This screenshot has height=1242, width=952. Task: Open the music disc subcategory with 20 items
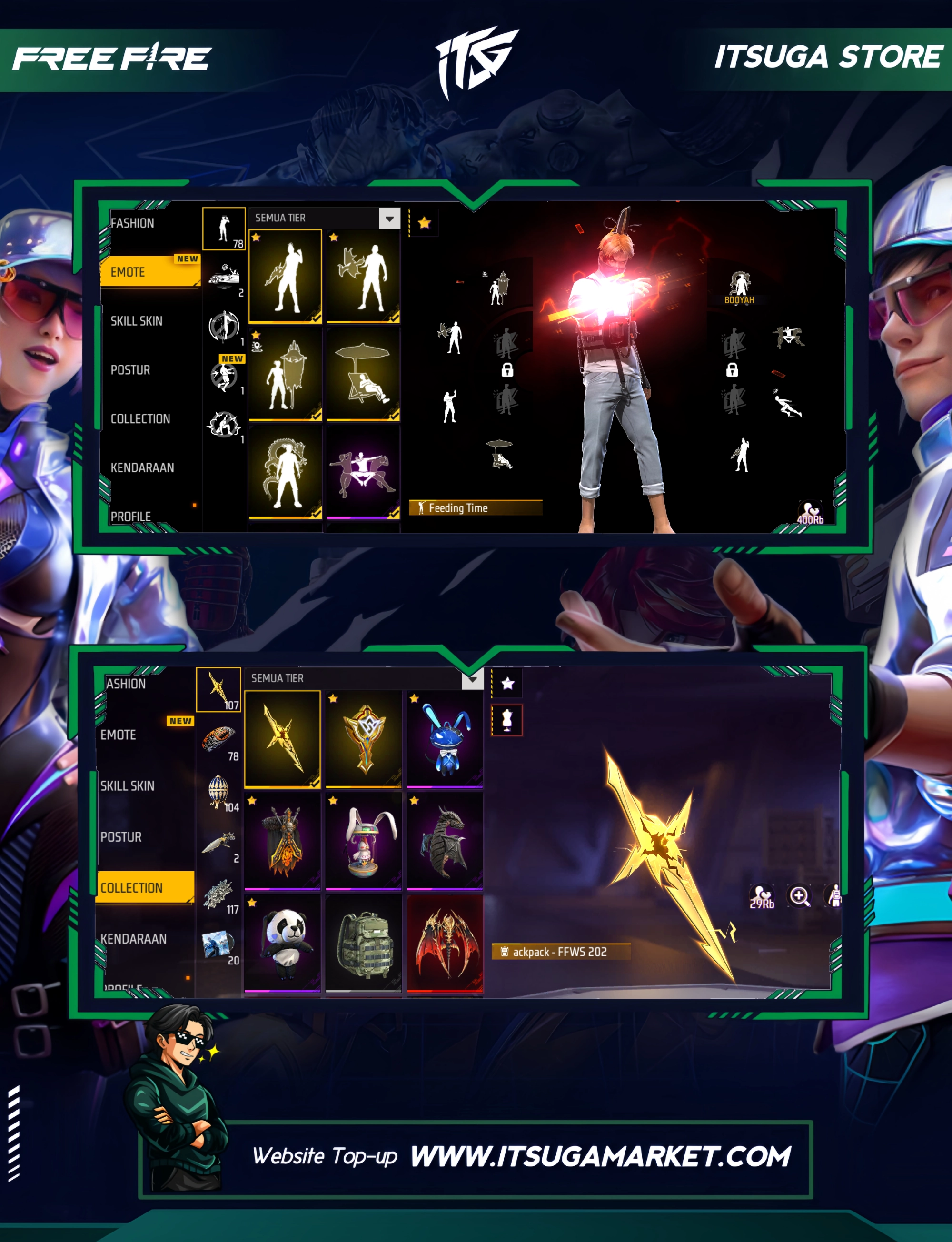pyautogui.click(x=219, y=944)
